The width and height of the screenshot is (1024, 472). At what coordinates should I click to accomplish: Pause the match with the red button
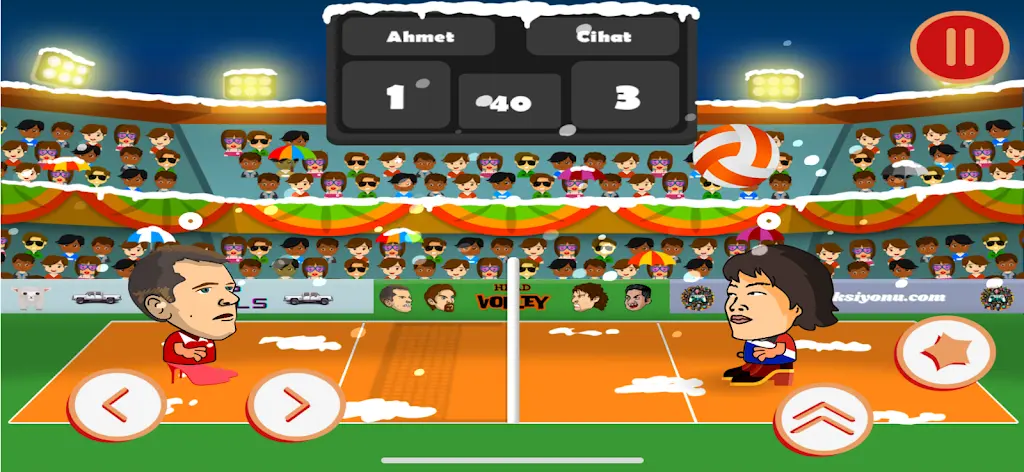(959, 46)
